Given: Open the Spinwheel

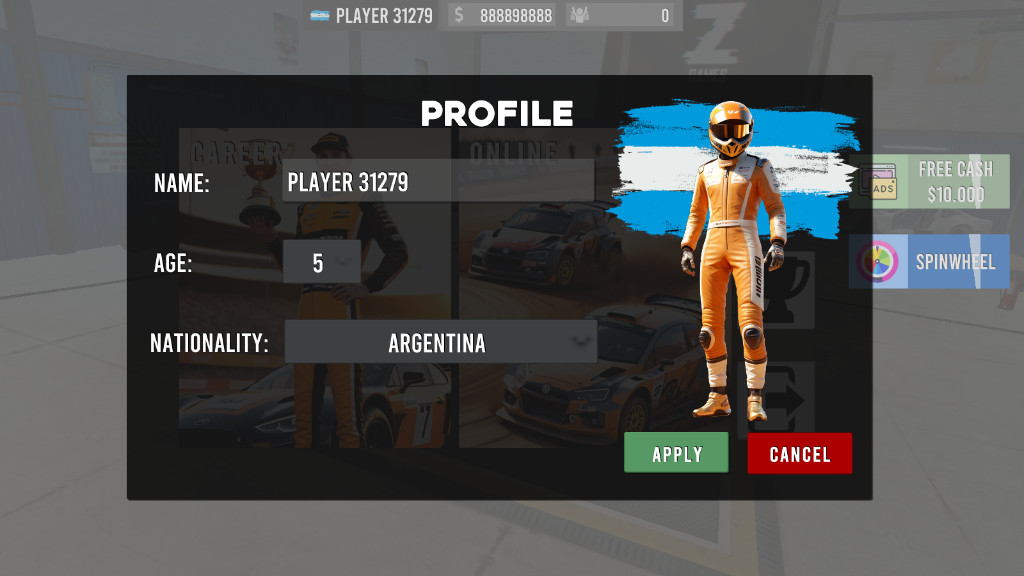Looking at the screenshot, I should point(930,262).
